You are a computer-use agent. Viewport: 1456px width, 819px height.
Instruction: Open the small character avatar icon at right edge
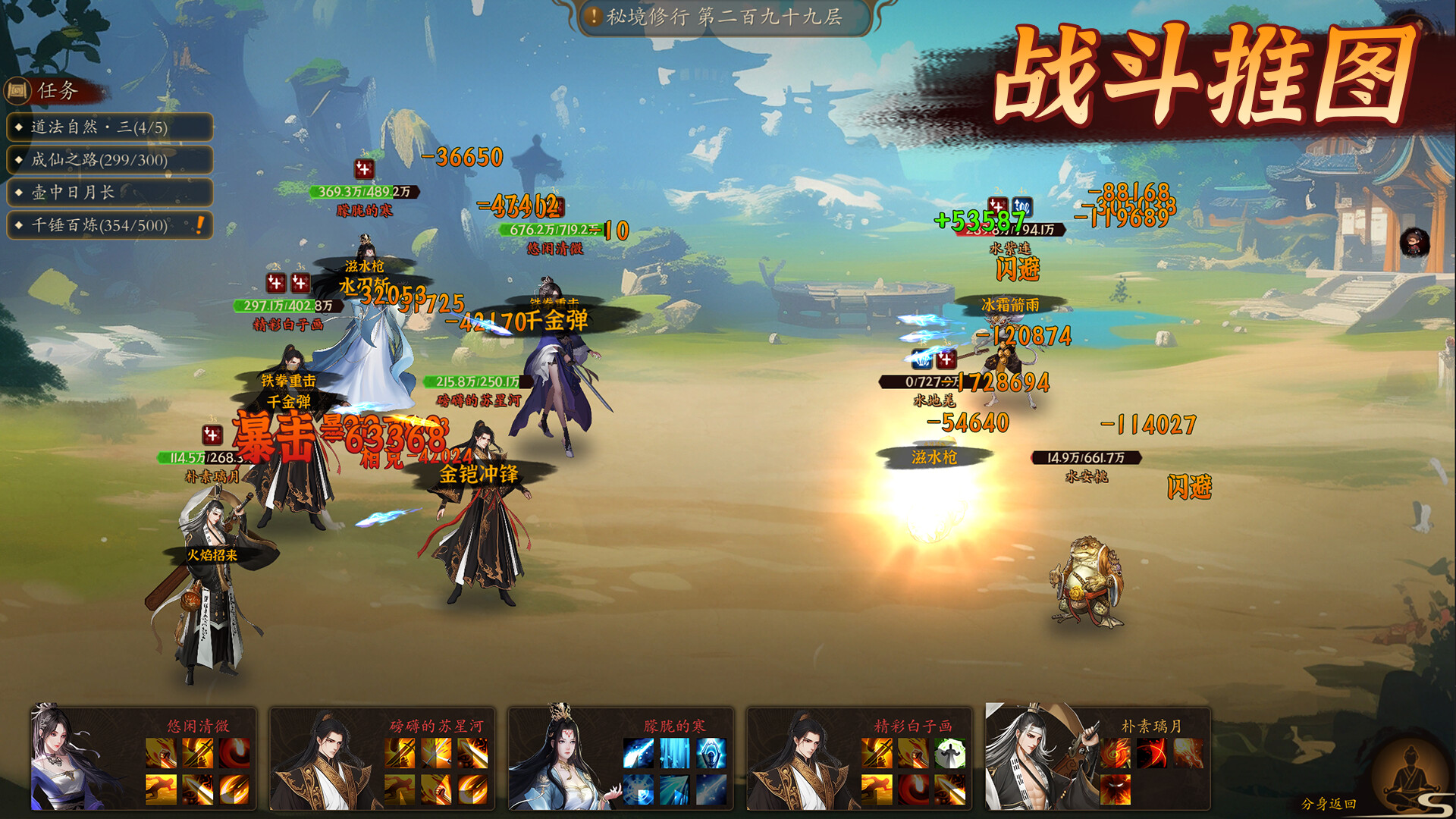(1414, 243)
